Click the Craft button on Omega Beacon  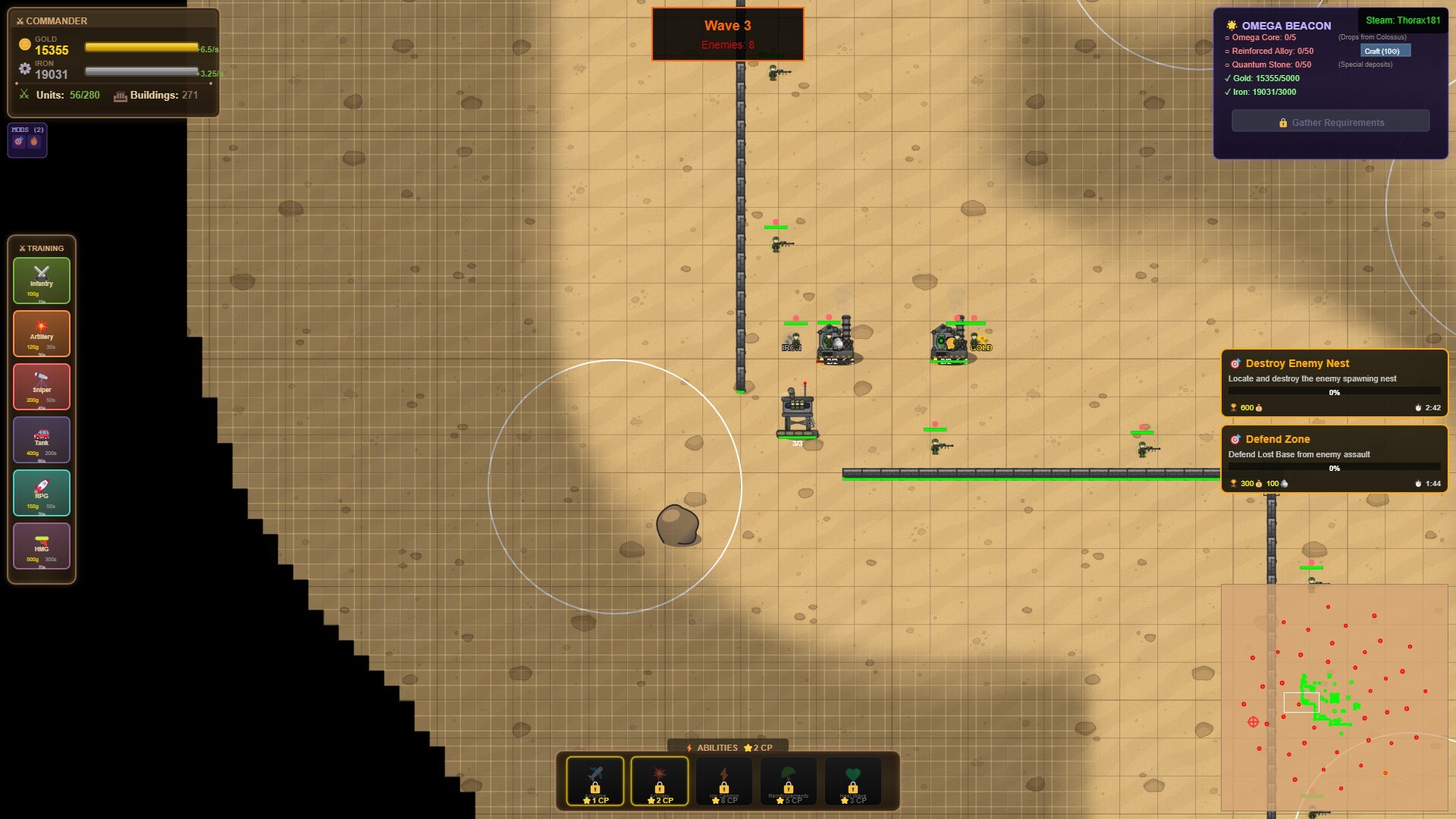coord(1386,50)
